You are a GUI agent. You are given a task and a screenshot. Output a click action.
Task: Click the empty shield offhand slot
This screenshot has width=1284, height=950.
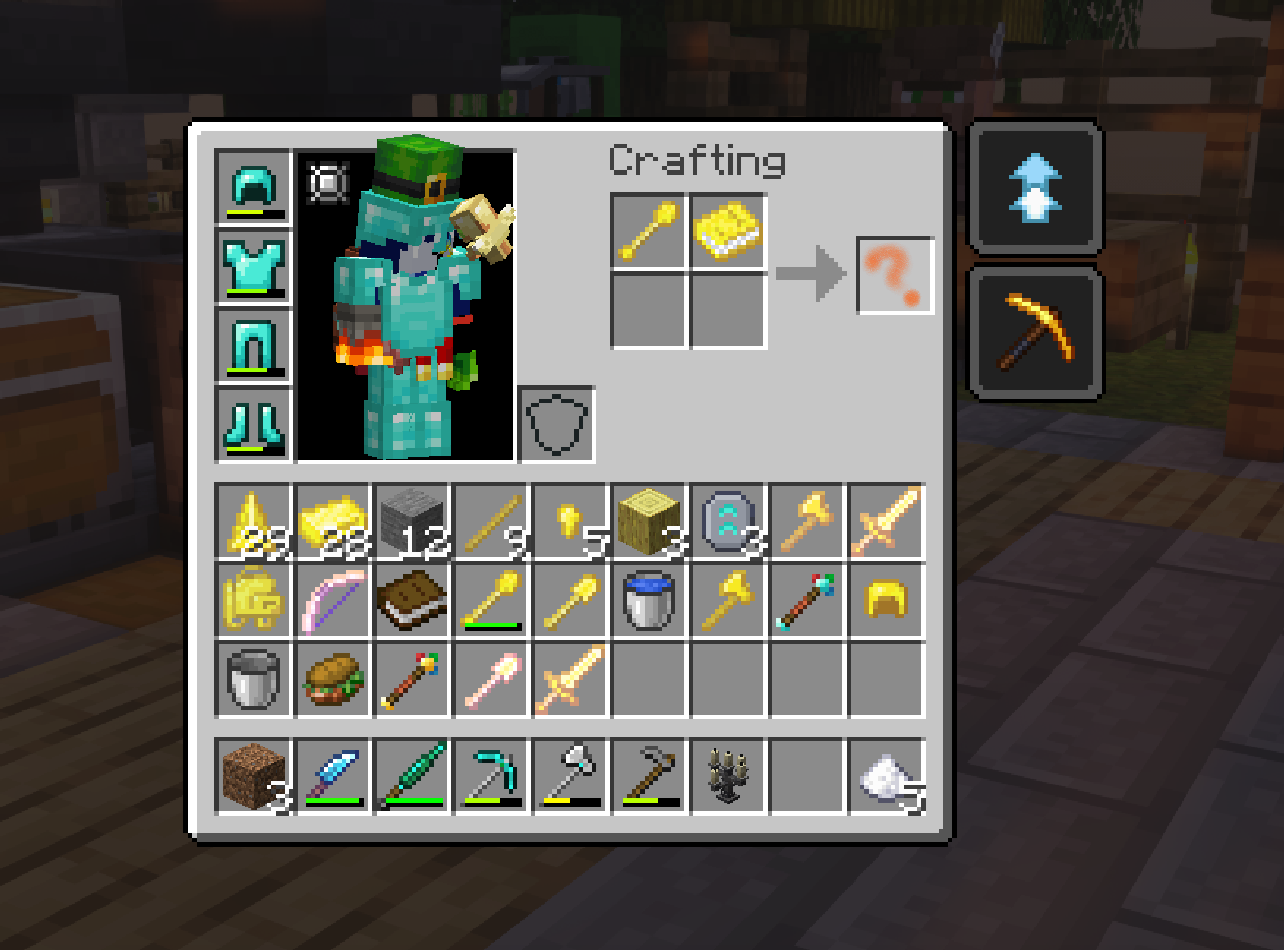coord(556,423)
